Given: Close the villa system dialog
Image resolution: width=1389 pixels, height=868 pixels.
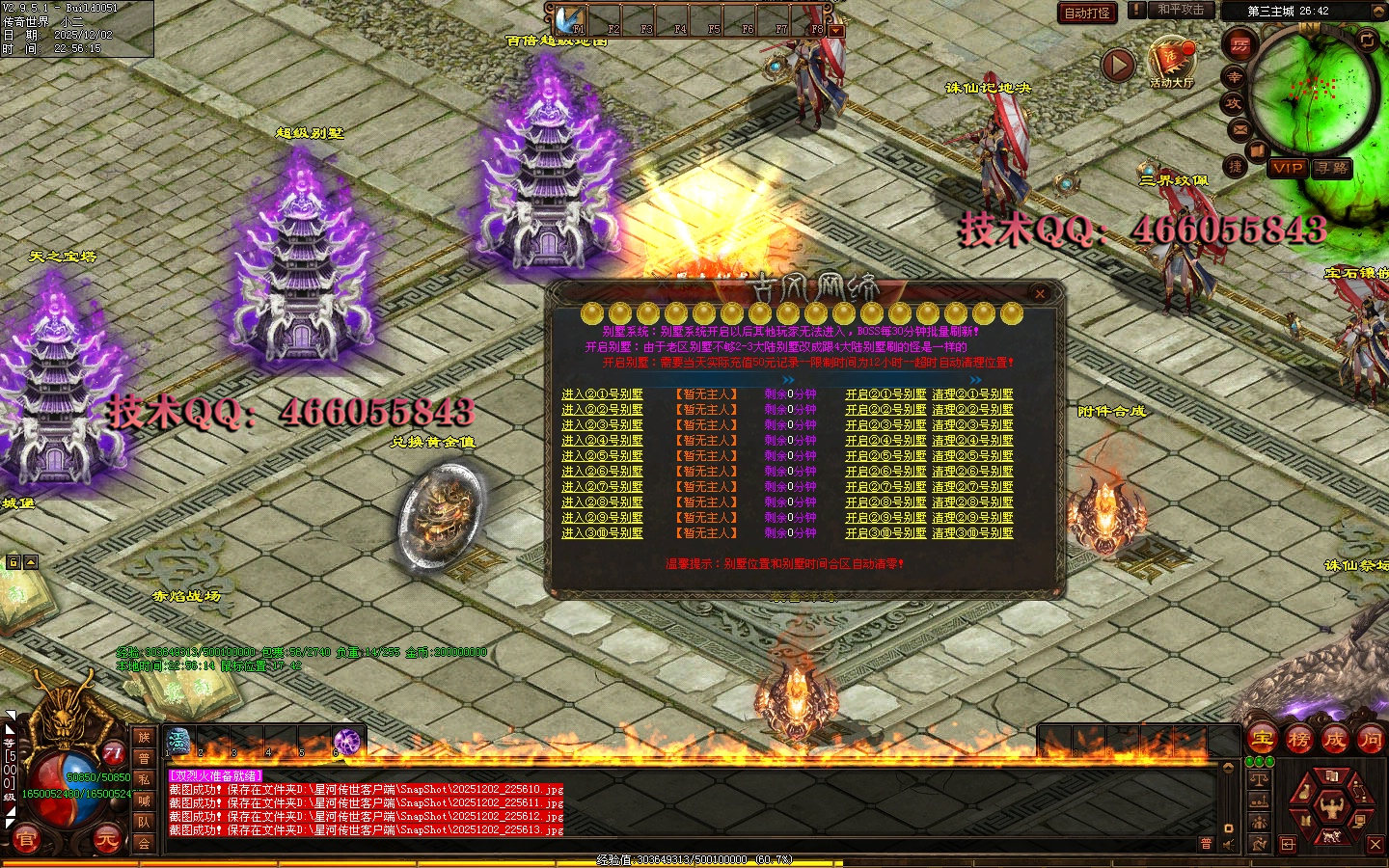Looking at the screenshot, I should [x=1040, y=293].
